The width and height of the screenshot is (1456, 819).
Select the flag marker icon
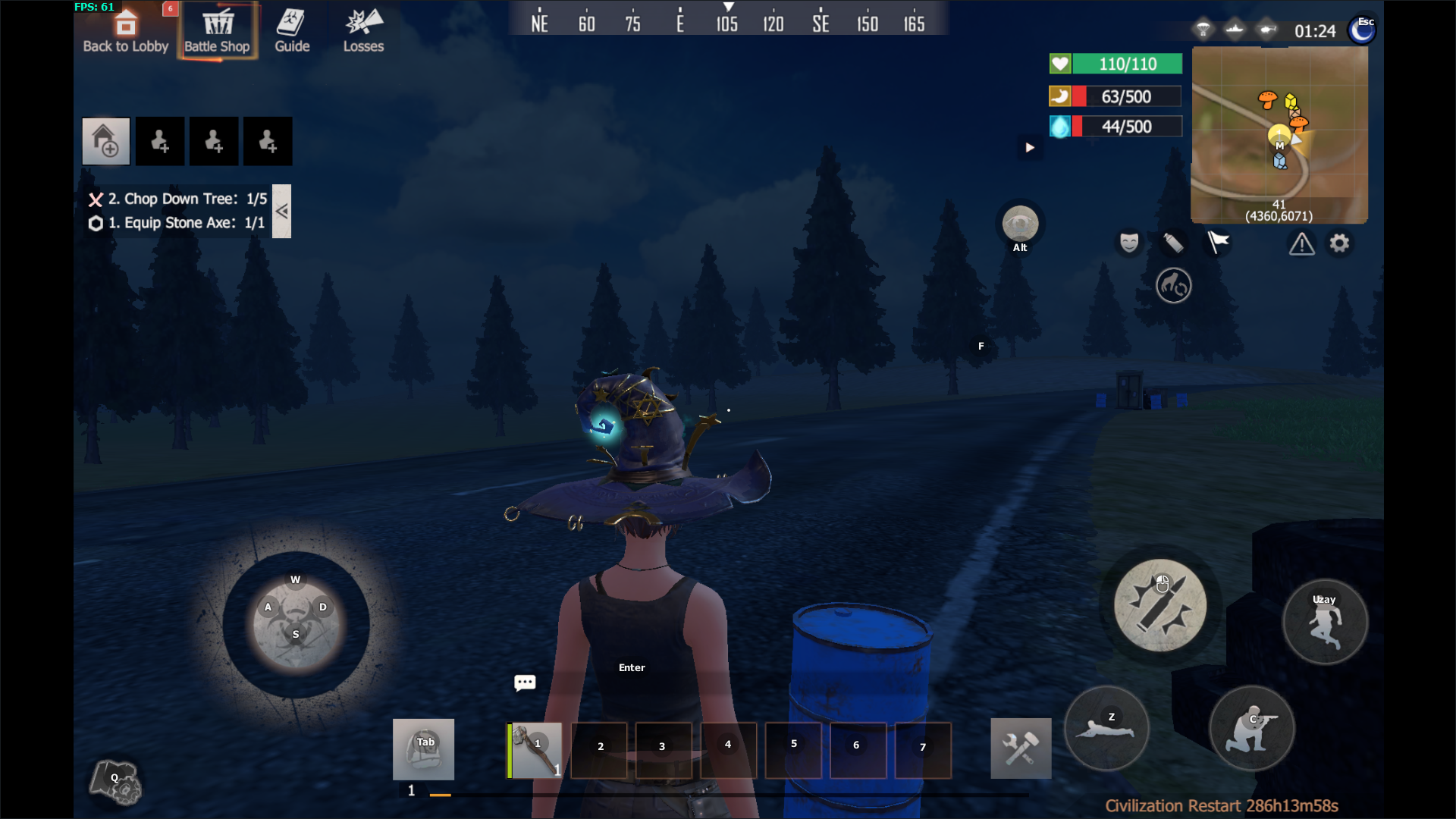click(x=1218, y=243)
